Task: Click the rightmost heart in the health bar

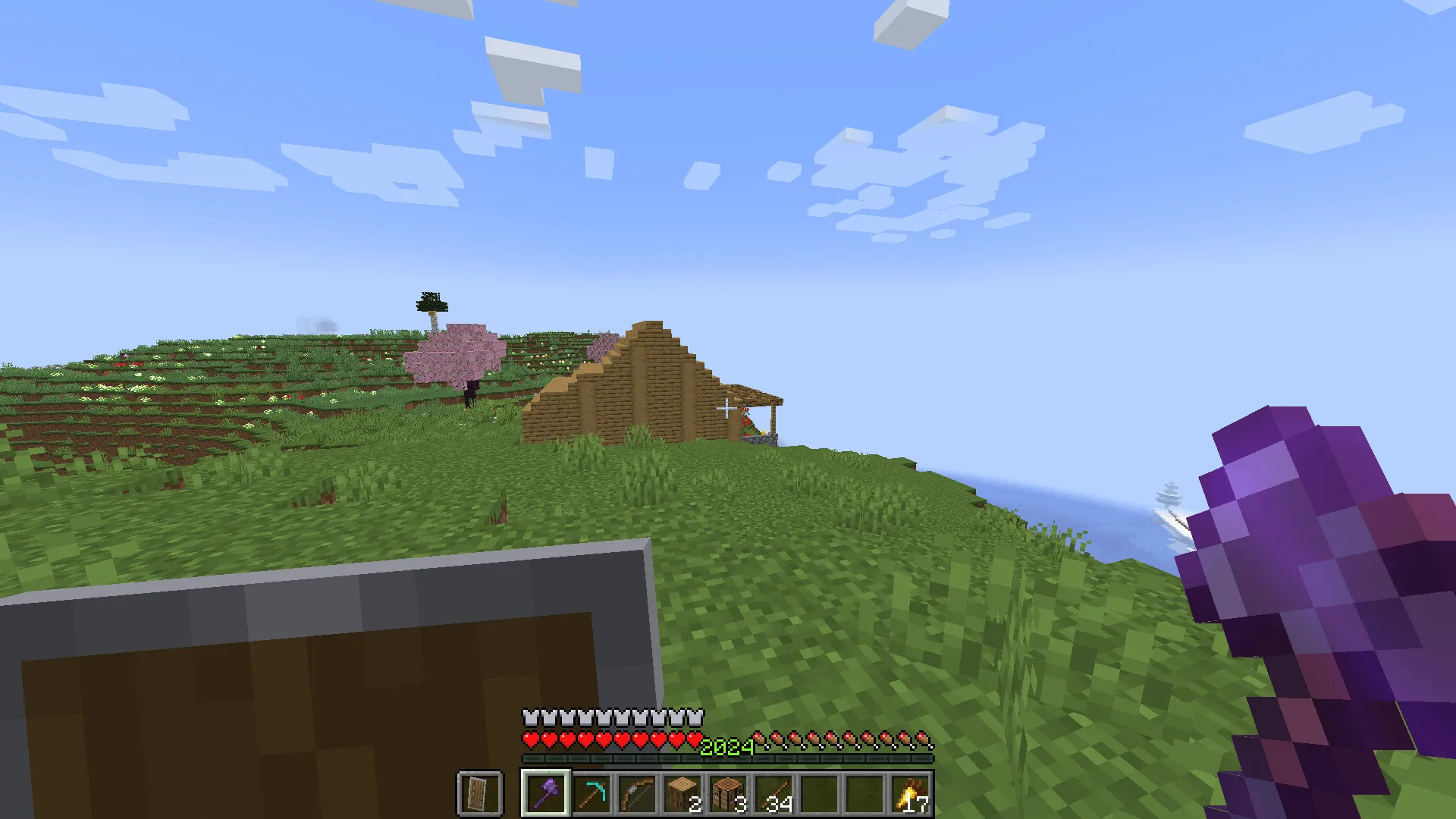Action: click(696, 737)
